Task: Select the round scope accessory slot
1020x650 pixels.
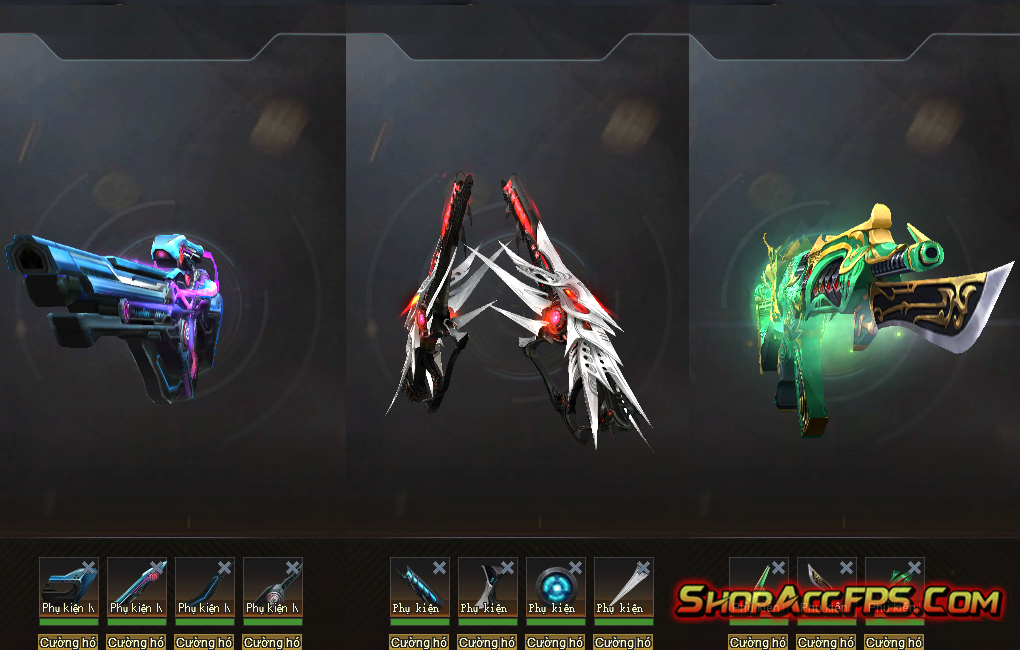Action: (272, 587)
